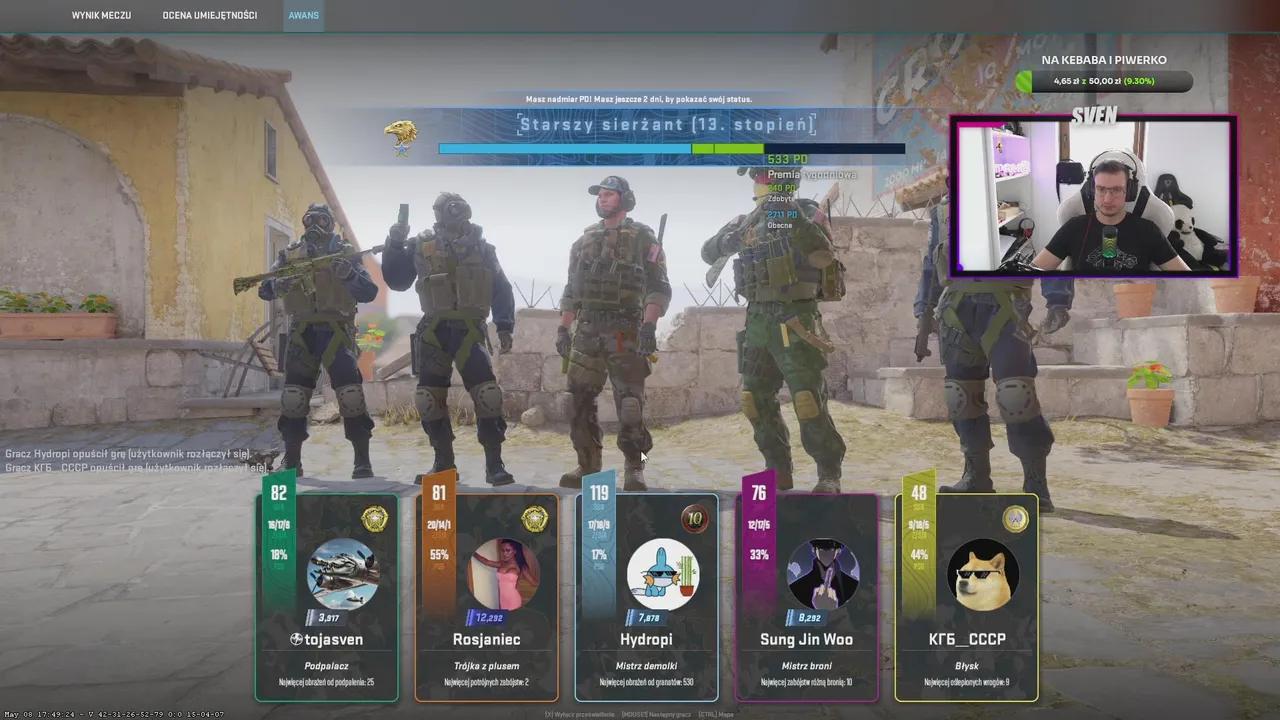
Task: Click the veteran coin on КГБ__СССР's card
Action: coord(1014,519)
